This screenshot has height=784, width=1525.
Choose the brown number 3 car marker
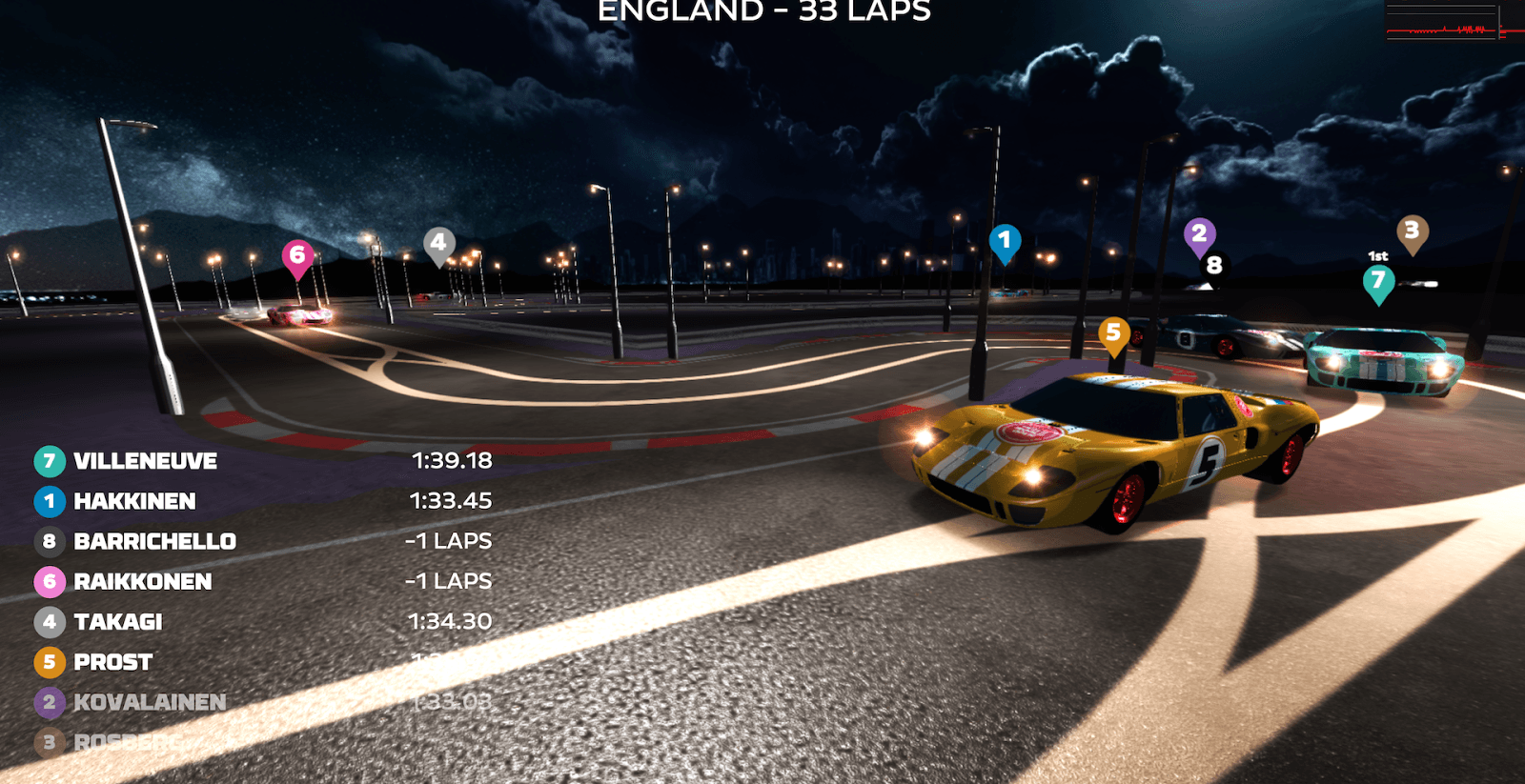click(1412, 231)
